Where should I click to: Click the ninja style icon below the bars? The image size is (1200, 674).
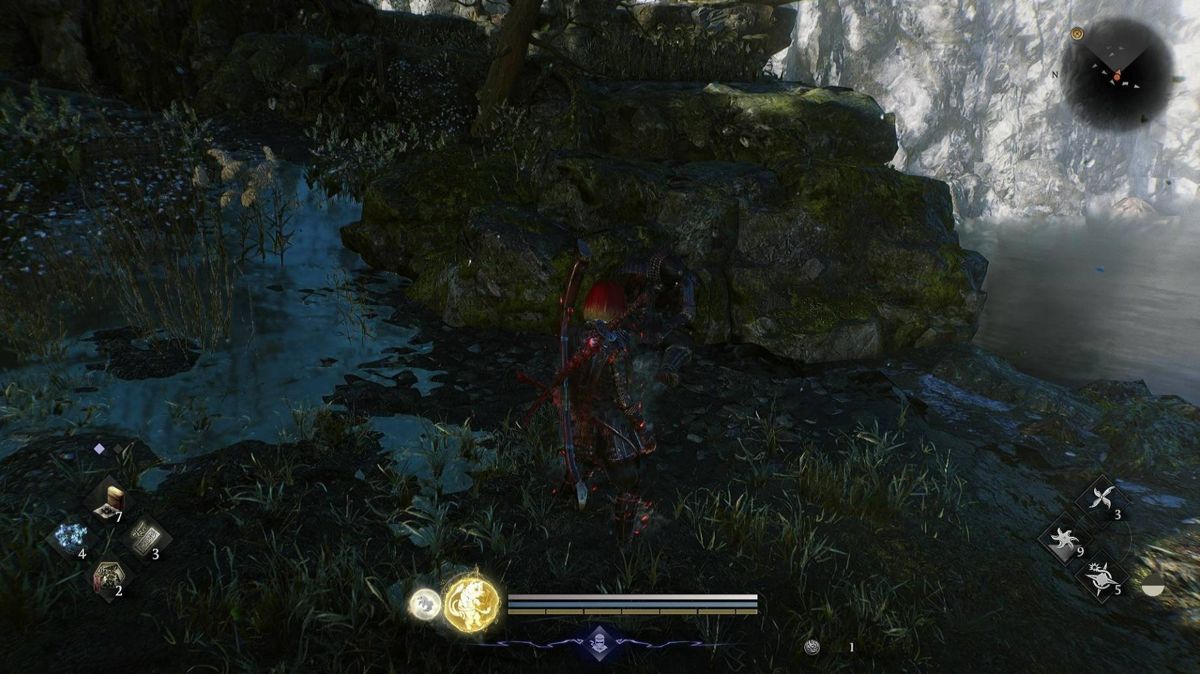598,642
